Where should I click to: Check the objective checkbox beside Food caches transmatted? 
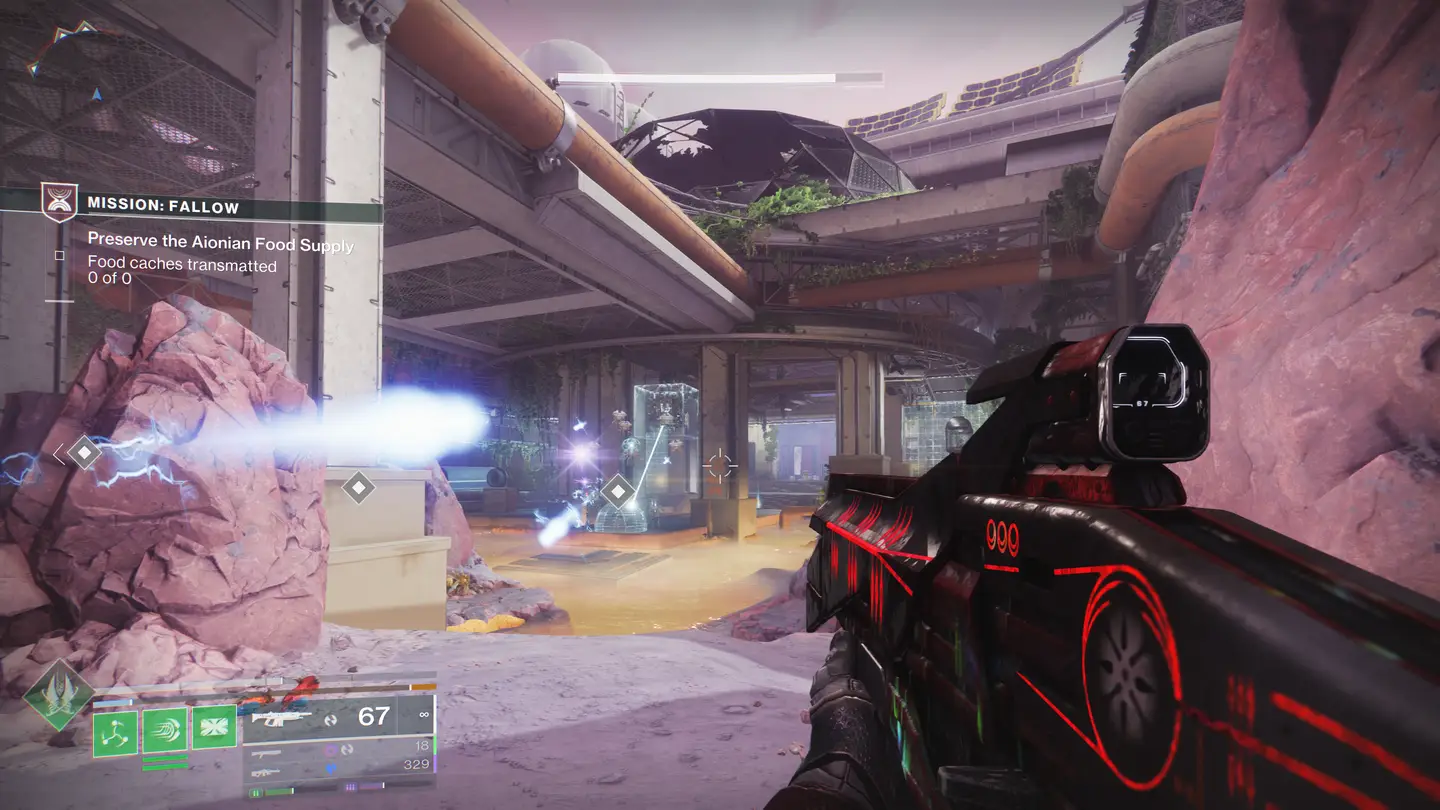pos(60,255)
